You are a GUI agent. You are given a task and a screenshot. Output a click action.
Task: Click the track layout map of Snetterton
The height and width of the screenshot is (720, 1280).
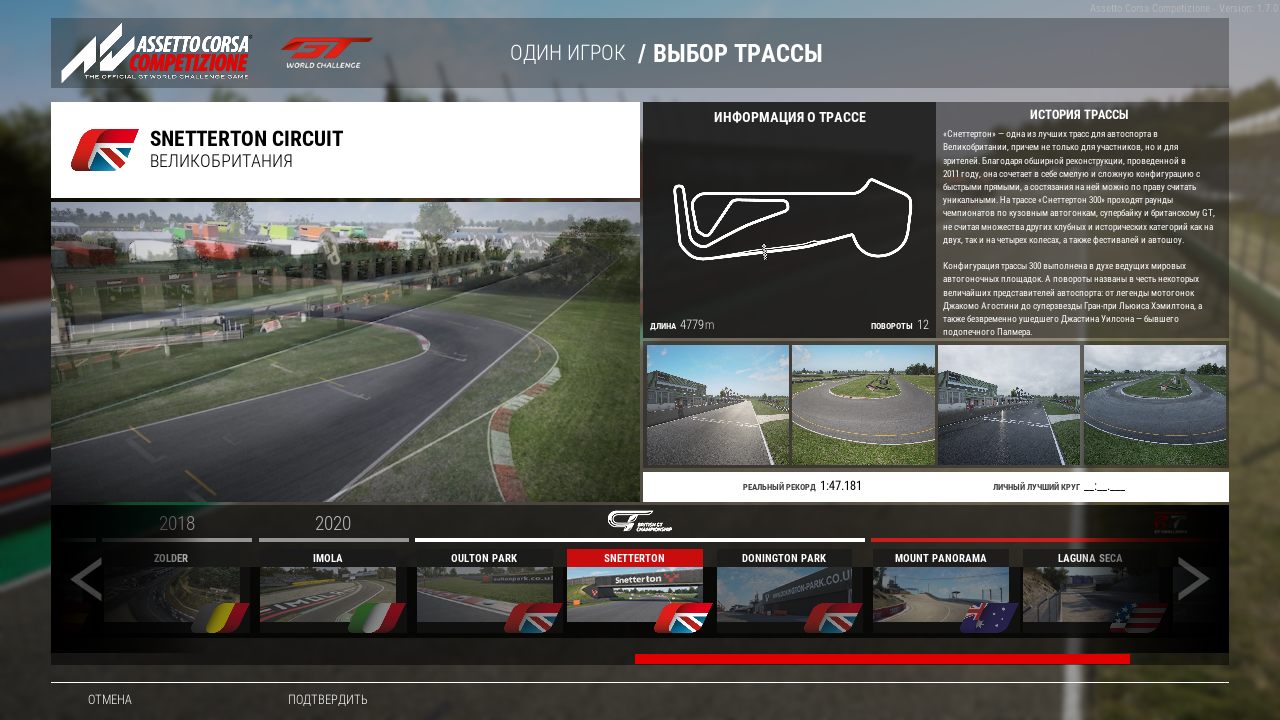(789, 220)
